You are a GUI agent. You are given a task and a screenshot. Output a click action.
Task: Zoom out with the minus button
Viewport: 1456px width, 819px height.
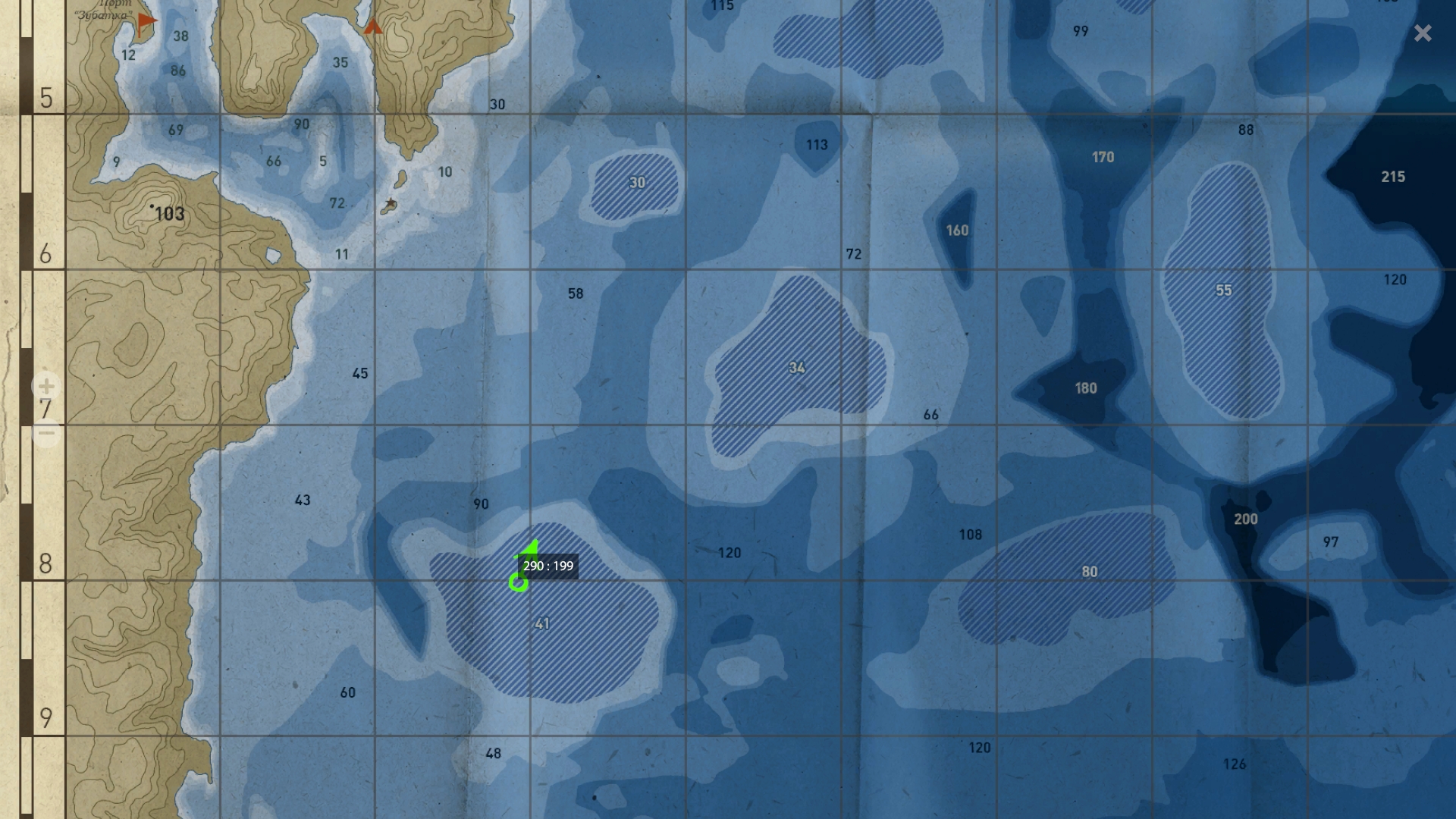point(46,434)
